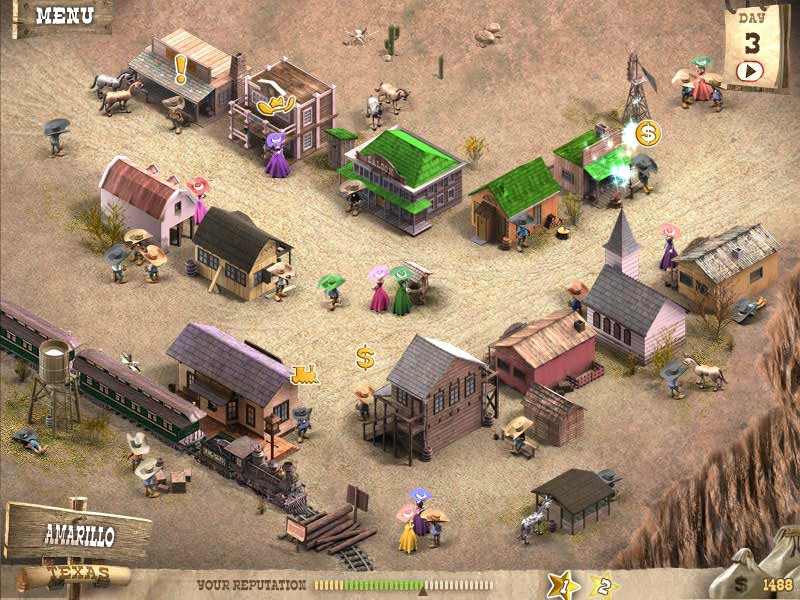
Task: Collect the yellow dollar sign marker
Action: point(365,357)
